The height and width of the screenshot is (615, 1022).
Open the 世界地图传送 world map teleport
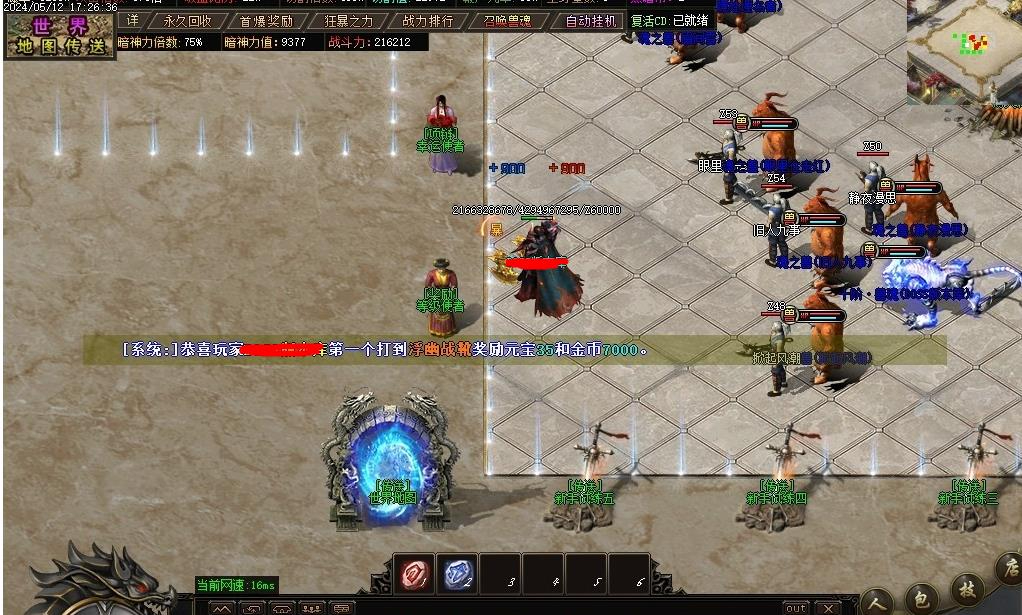pyautogui.click(x=59, y=35)
